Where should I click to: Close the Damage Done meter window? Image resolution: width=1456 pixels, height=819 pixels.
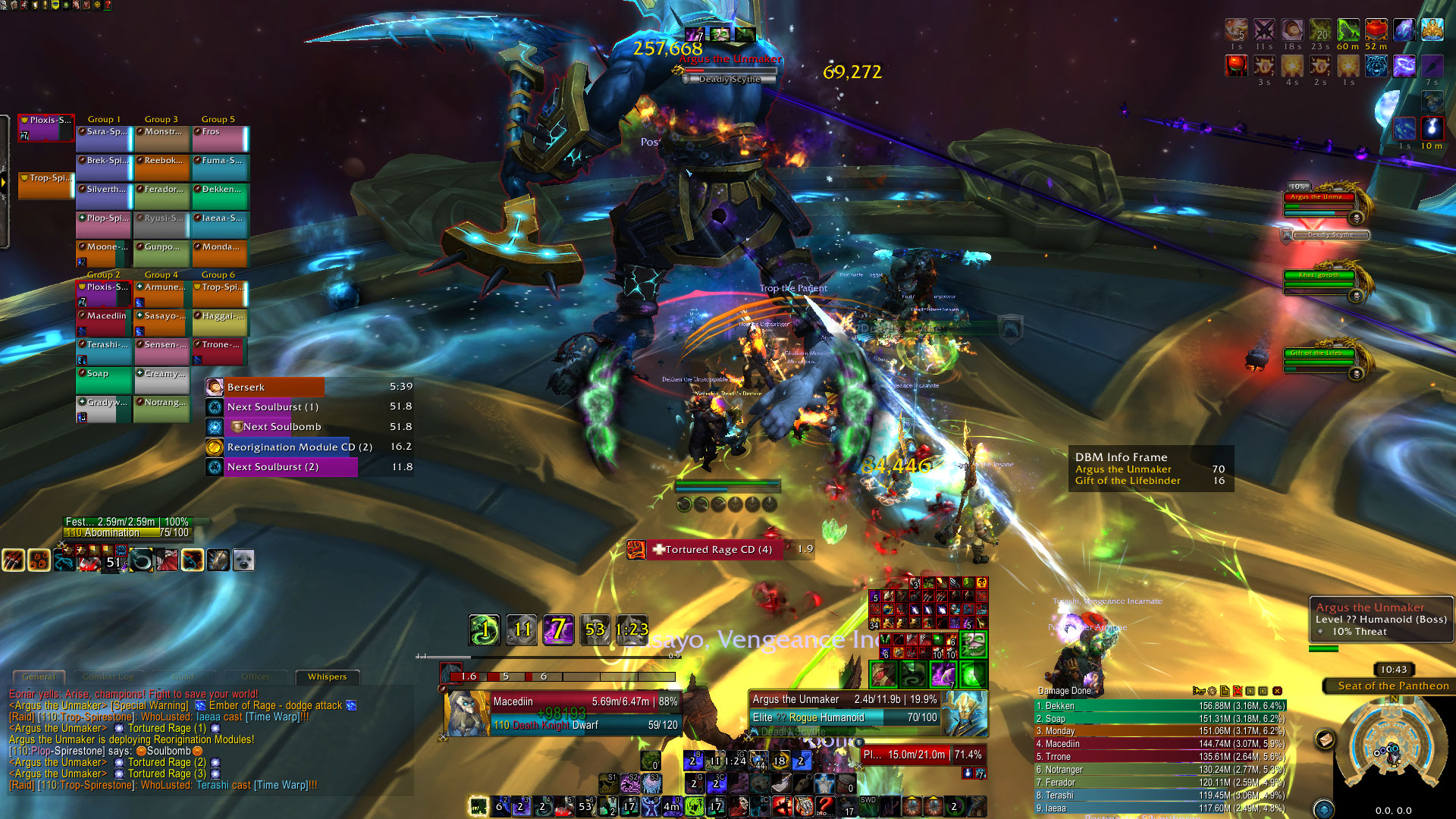pos(1277,691)
